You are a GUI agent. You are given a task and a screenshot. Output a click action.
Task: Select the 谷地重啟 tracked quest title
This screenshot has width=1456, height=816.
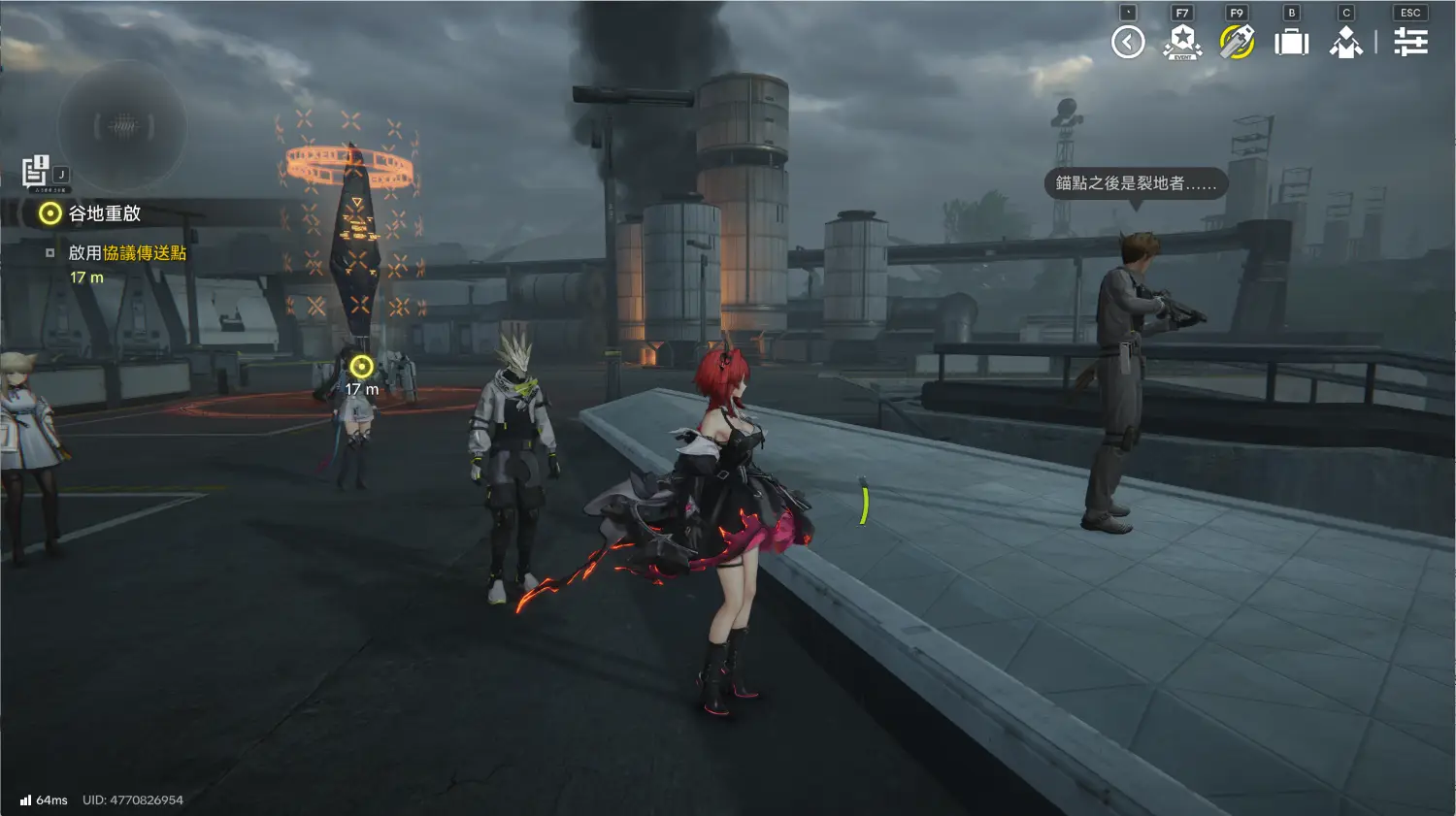pyautogui.click(x=104, y=213)
